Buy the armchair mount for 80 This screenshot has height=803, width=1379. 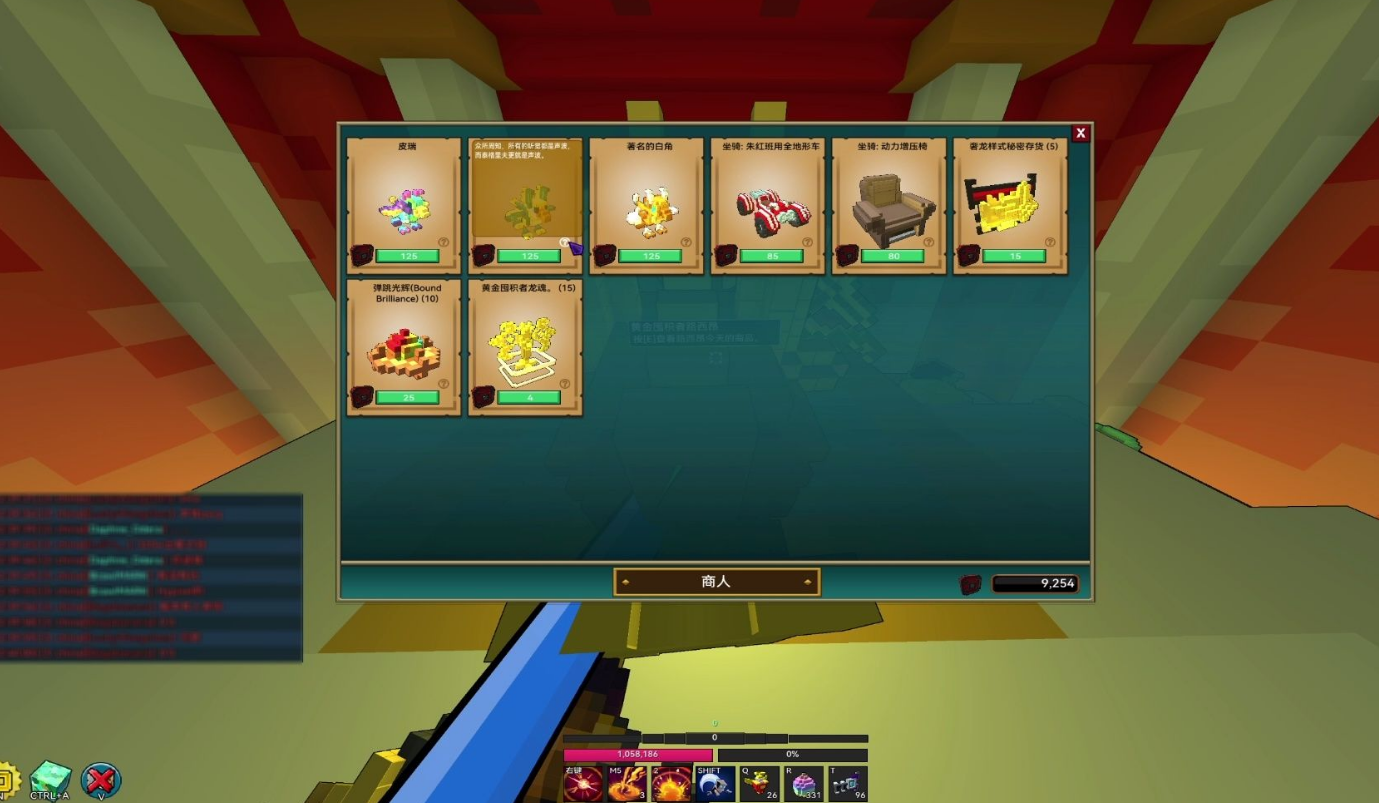pyautogui.click(x=893, y=256)
